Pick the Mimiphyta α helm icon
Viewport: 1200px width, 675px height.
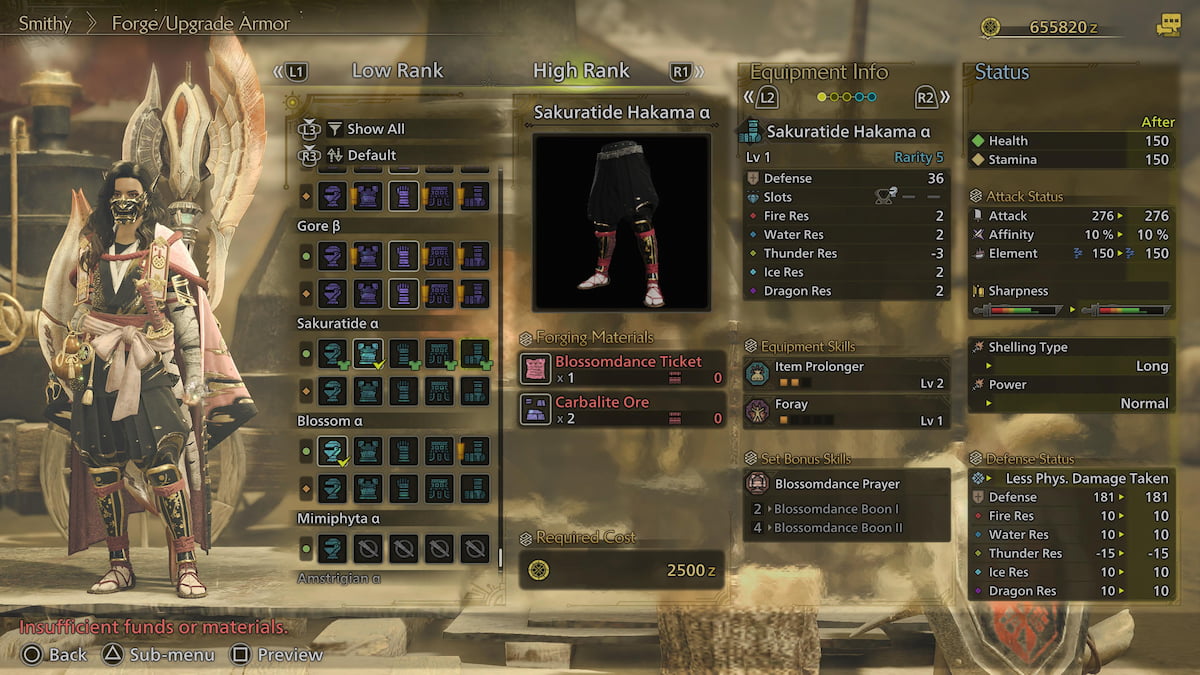(332, 548)
